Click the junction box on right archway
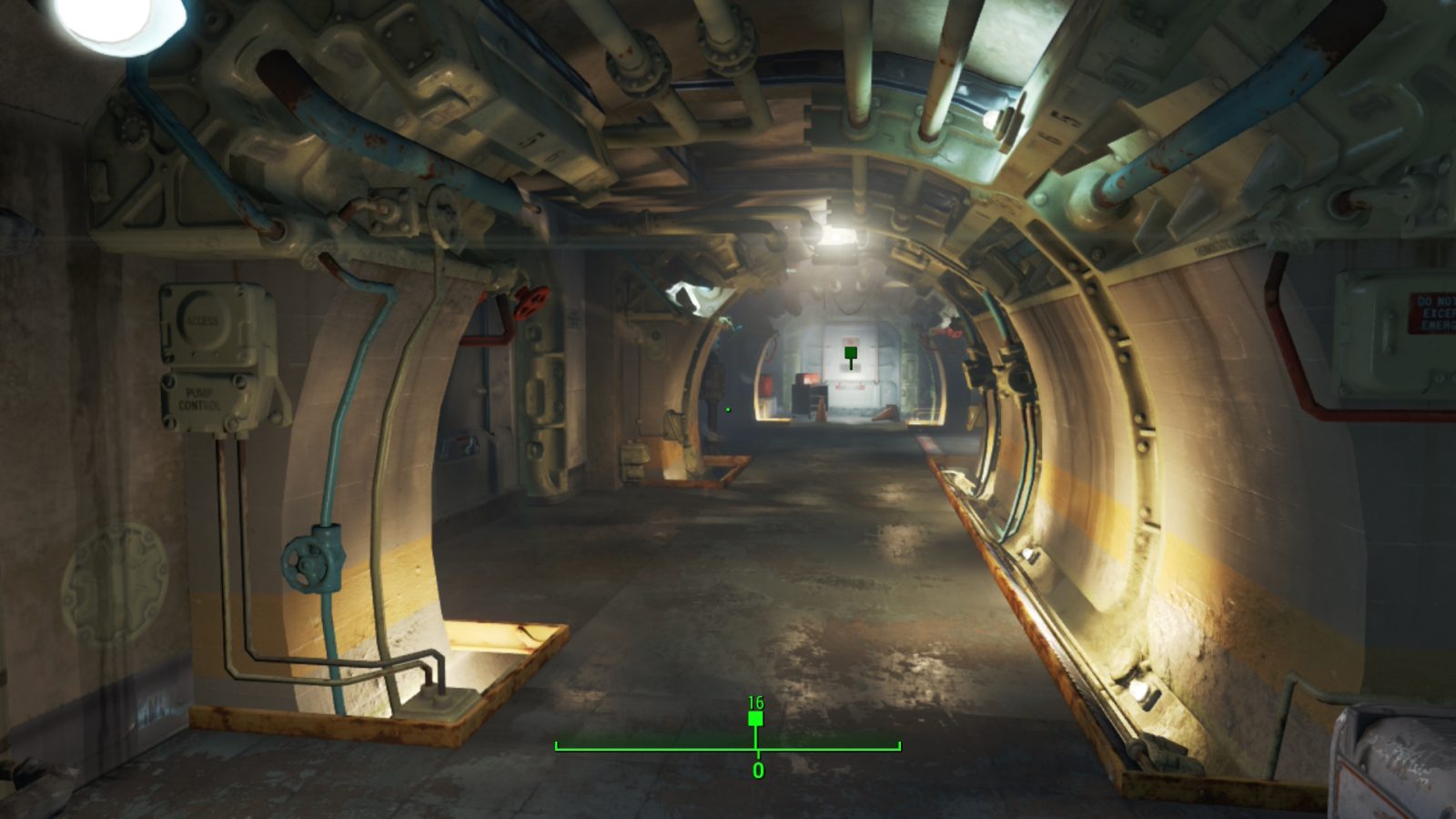The image size is (1456, 819). [1016, 379]
